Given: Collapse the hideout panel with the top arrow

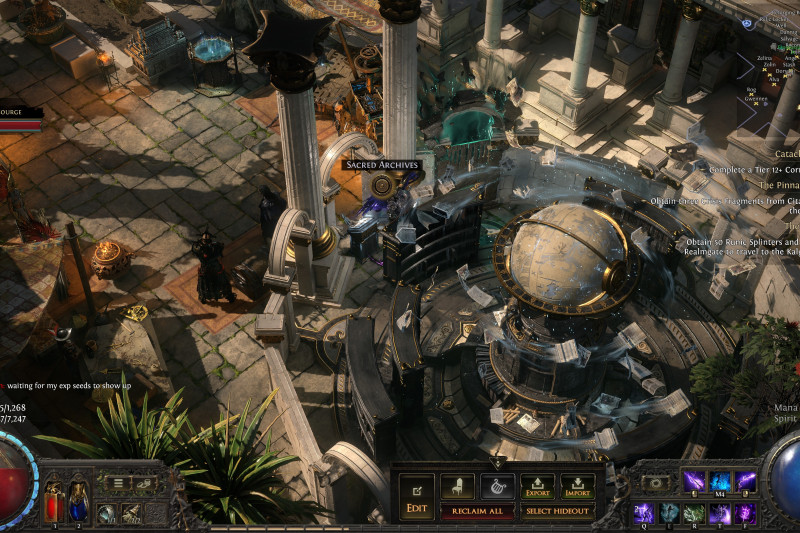Looking at the screenshot, I should point(497,463).
